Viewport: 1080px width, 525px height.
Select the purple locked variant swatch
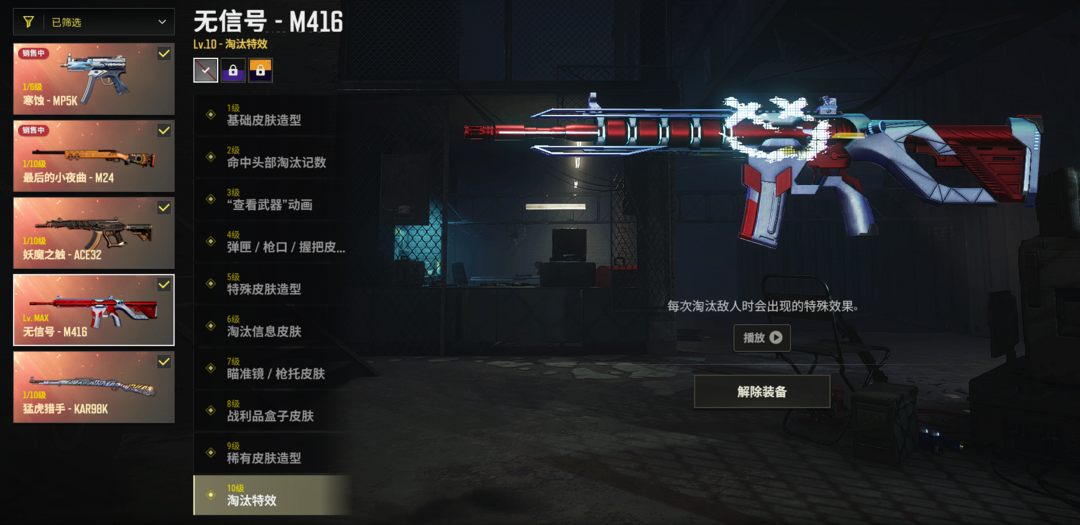[x=233, y=70]
